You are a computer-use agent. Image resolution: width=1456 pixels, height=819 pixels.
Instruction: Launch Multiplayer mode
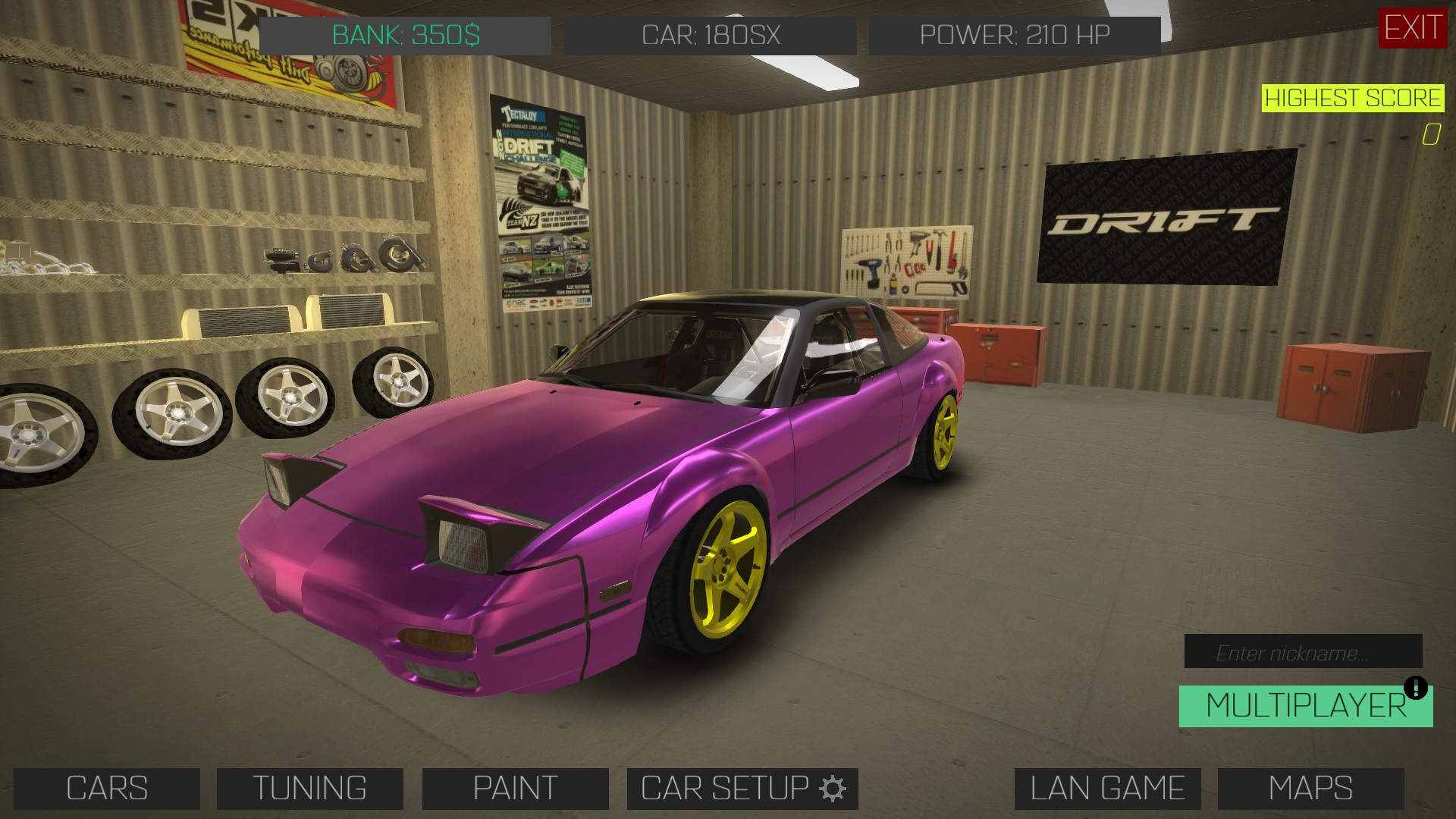(1304, 707)
